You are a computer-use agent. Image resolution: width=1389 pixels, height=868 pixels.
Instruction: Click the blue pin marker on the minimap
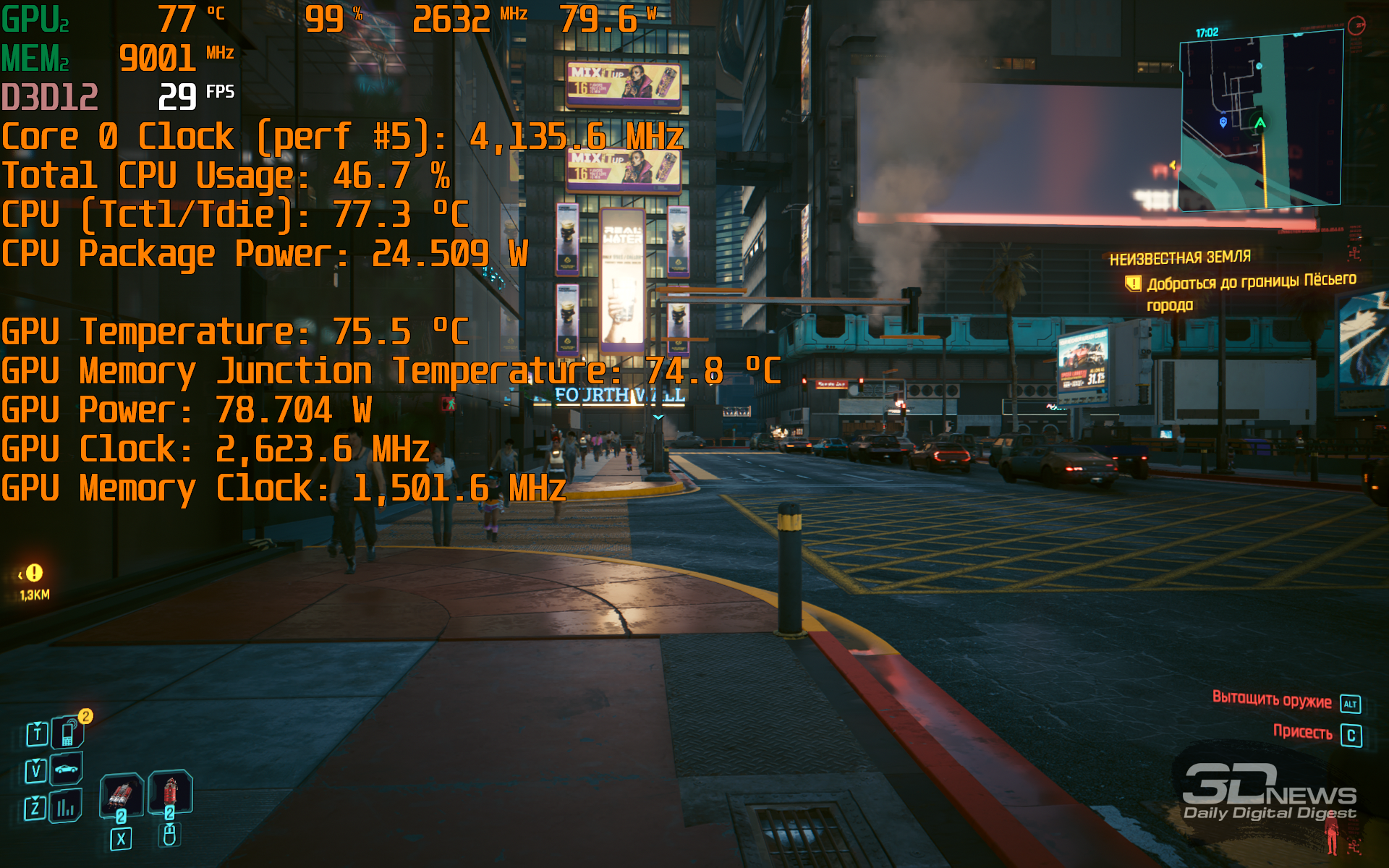pyautogui.click(x=1223, y=122)
